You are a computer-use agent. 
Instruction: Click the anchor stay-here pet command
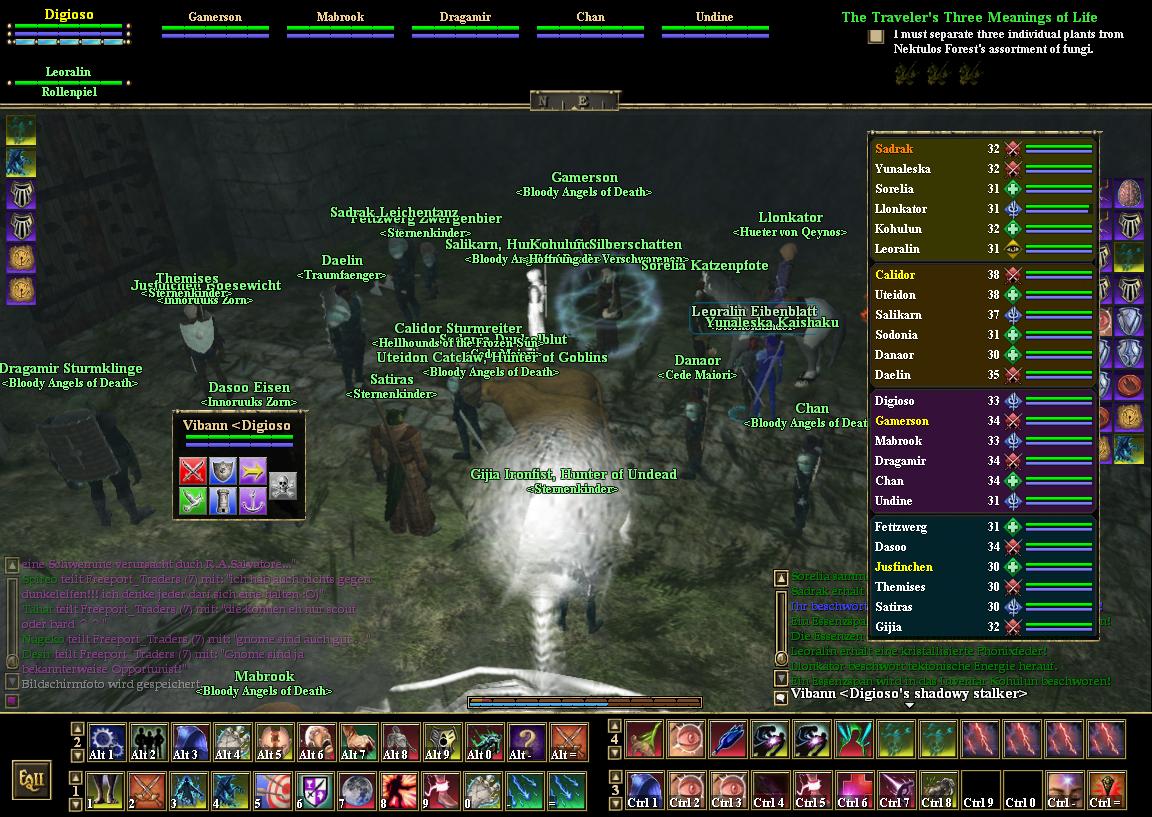[x=253, y=501]
